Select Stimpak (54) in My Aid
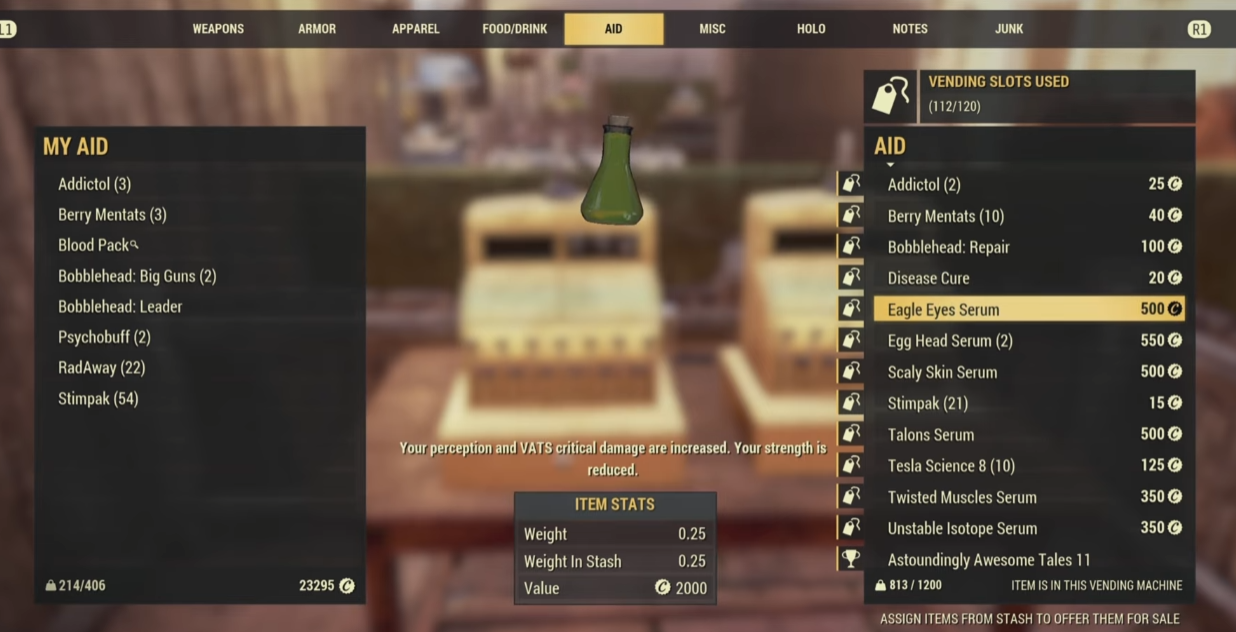This screenshot has width=1236, height=632. tap(98, 399)
